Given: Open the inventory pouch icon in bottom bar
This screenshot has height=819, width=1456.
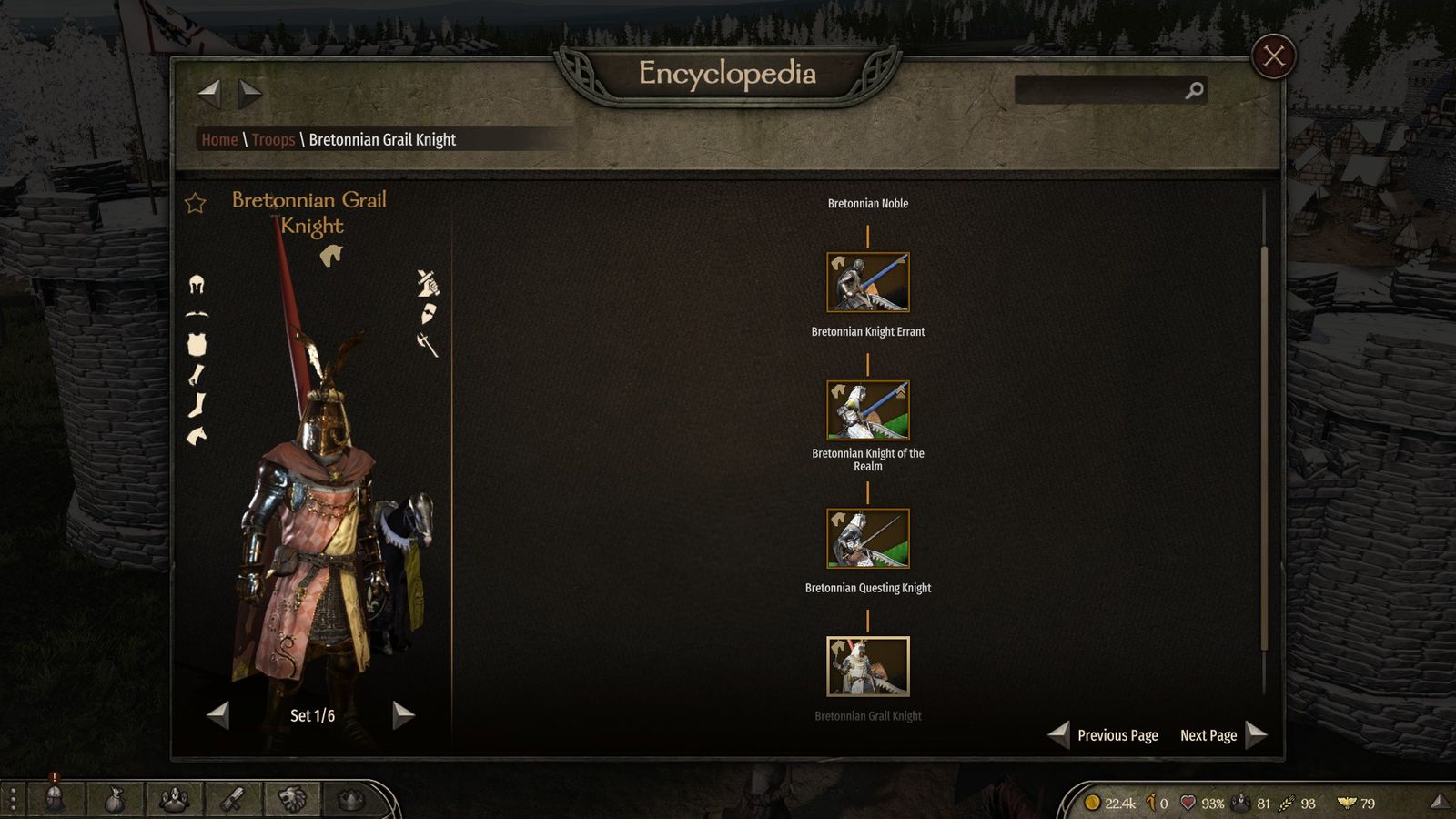Looking at the screenshot, I should coord(114,800).
